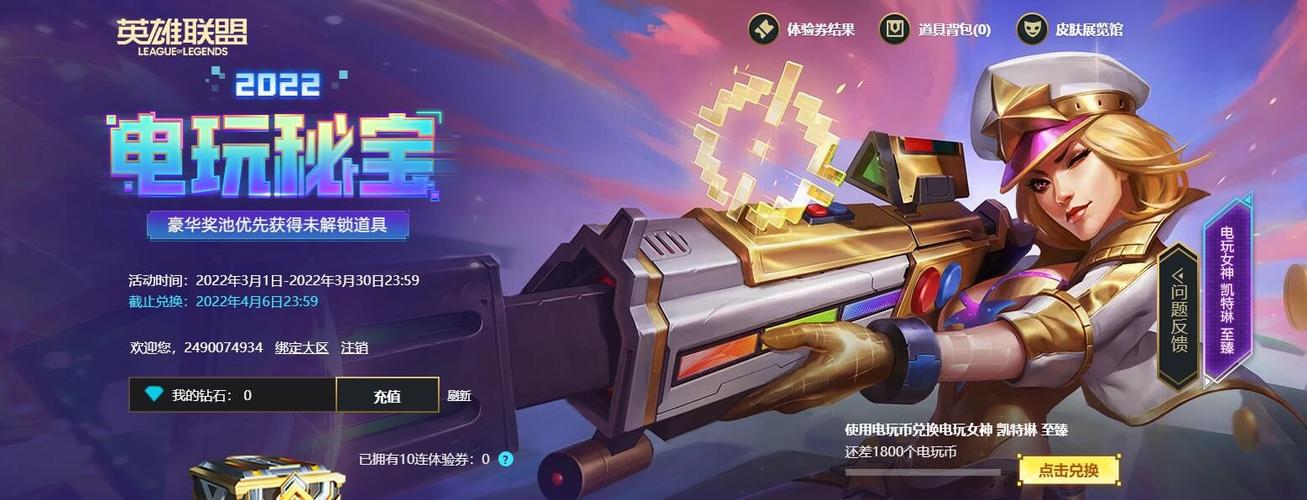Viewport: 1307px width, 500px height.
Task: Refresh diamond balance with 刷新
Action: click(x=459, y=396)
